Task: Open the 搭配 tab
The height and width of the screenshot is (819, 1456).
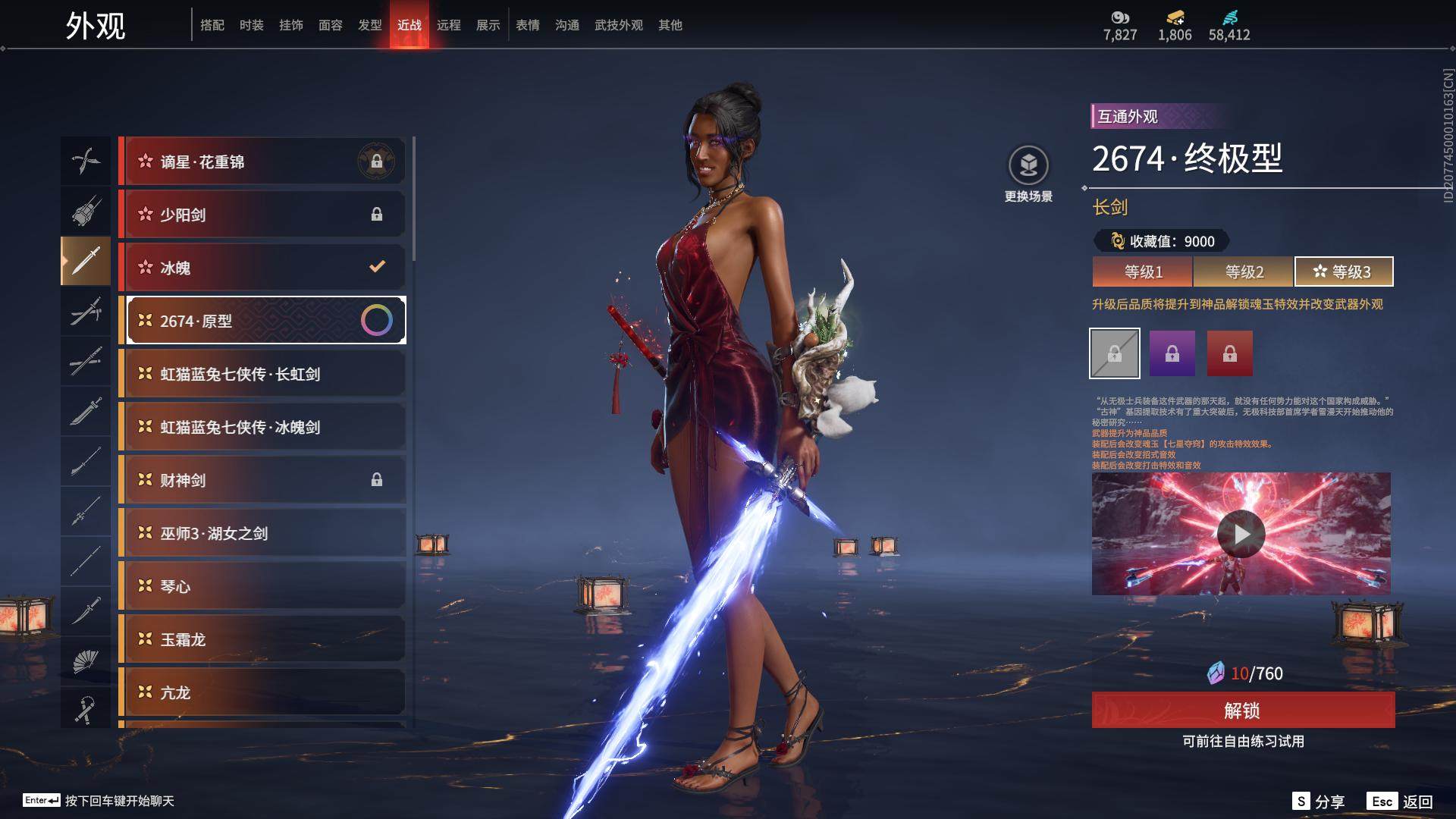Action: (212, 25)
